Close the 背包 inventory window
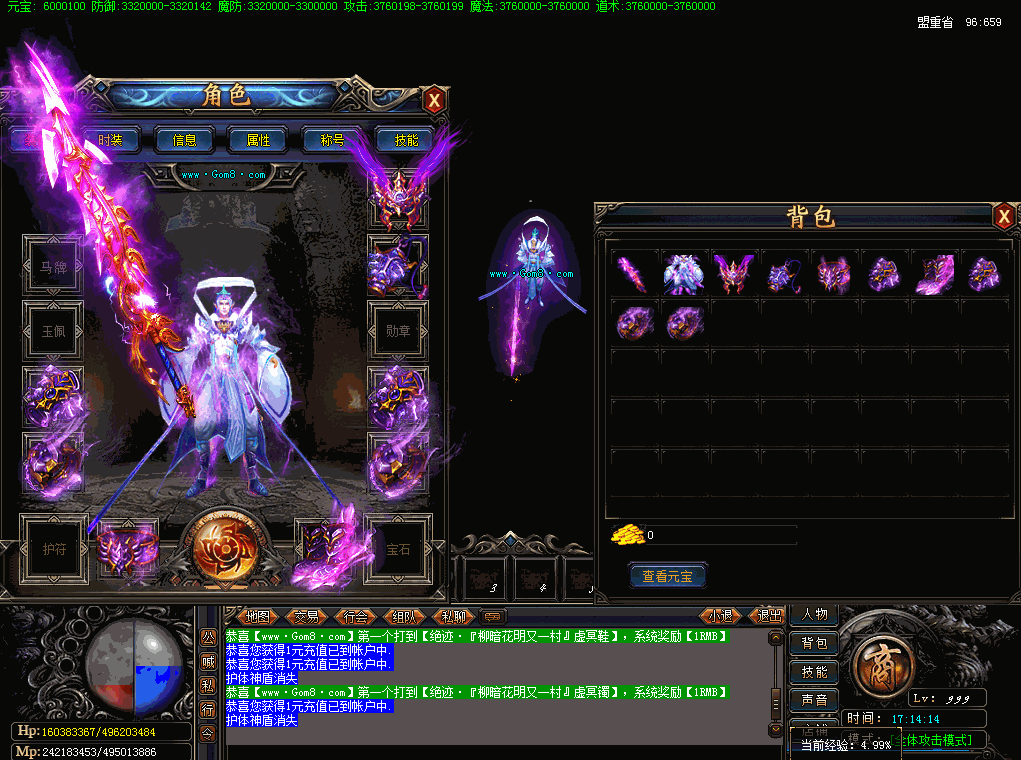The image size is (1021, 760). pyautogui.click(x=1004, y=216)
